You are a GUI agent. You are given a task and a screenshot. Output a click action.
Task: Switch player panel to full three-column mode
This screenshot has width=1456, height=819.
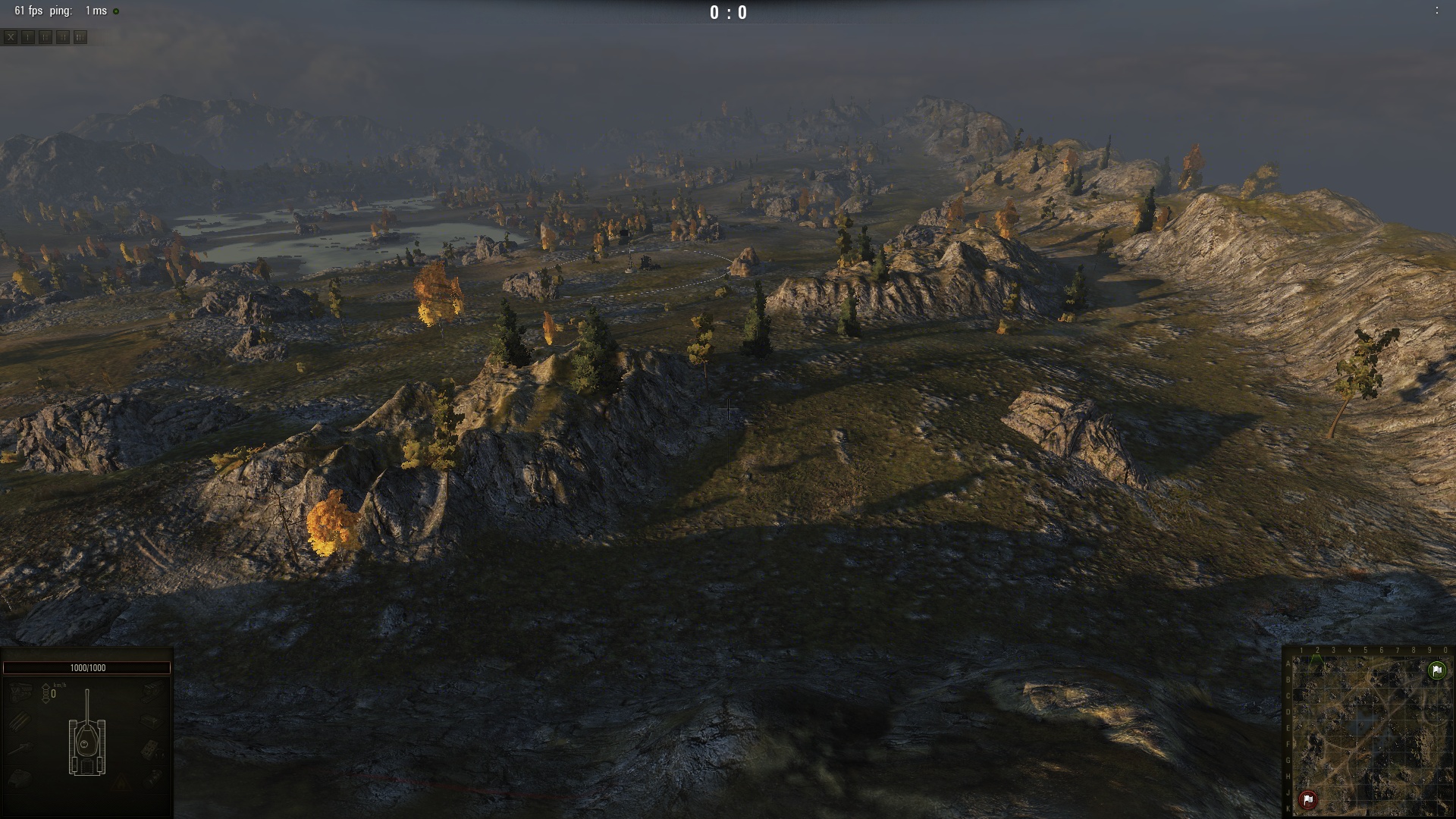[80, 37]
